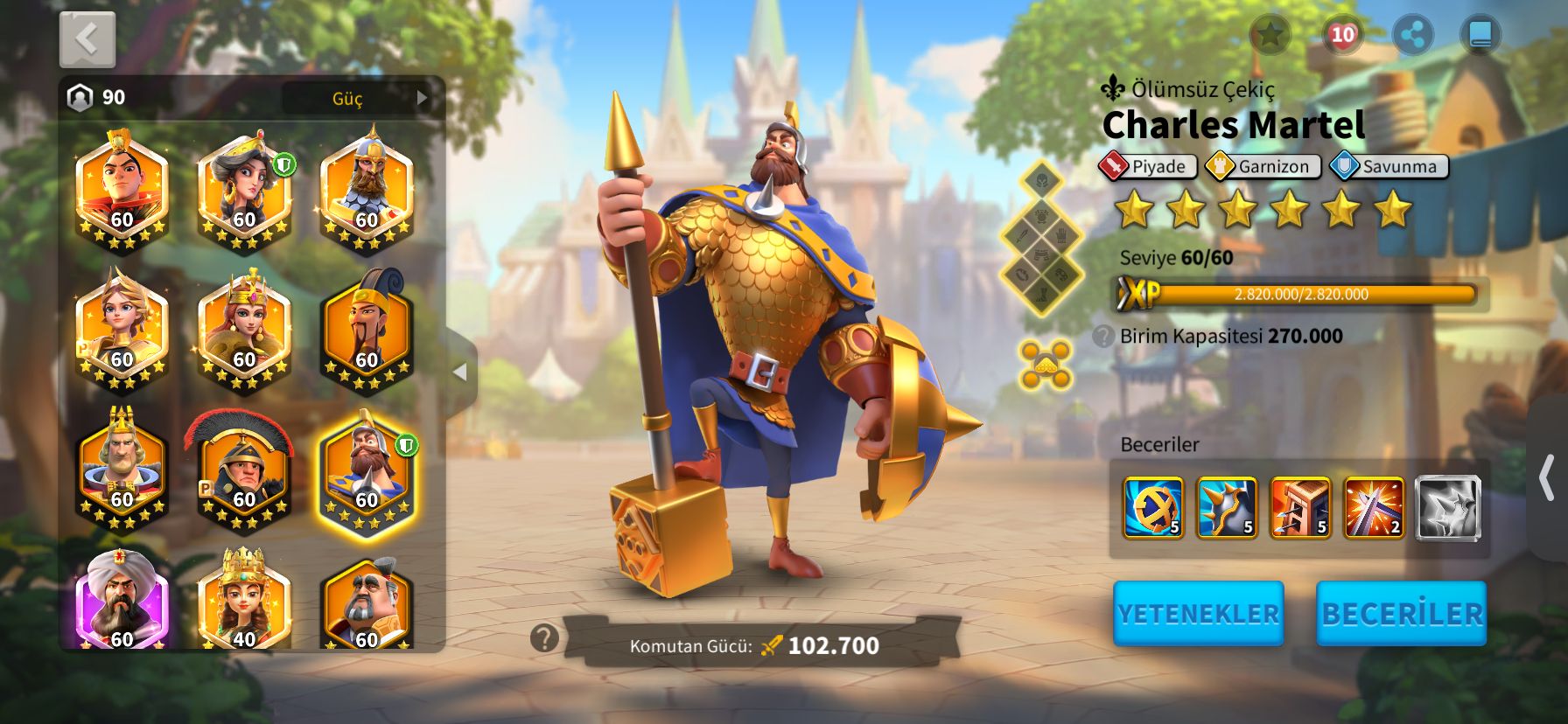
Task: Open the YETENEKLER talents screen
Action: point(1198,614)
